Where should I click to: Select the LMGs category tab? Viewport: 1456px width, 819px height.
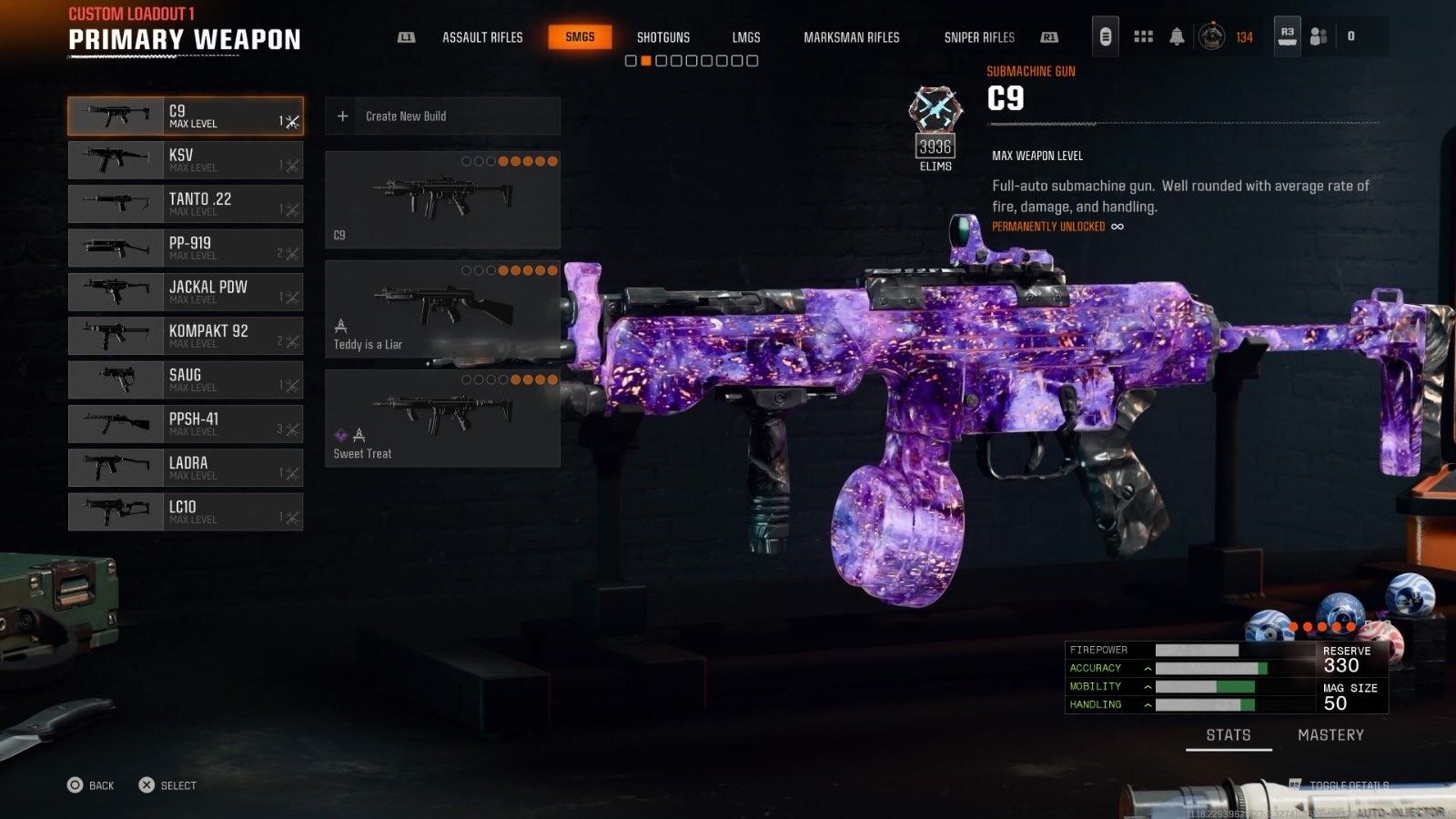(745, 37)
